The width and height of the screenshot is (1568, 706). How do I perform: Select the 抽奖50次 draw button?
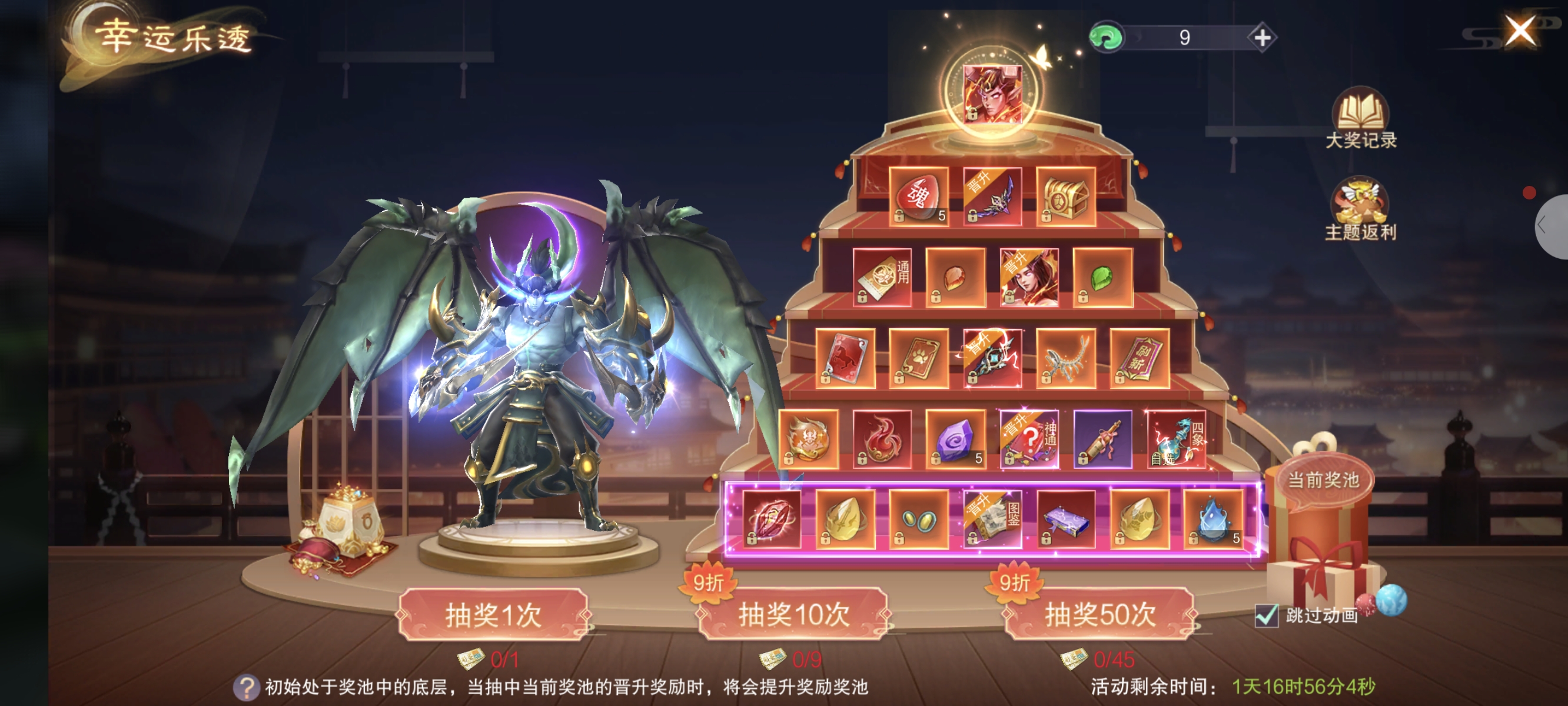click(1099, 614)
